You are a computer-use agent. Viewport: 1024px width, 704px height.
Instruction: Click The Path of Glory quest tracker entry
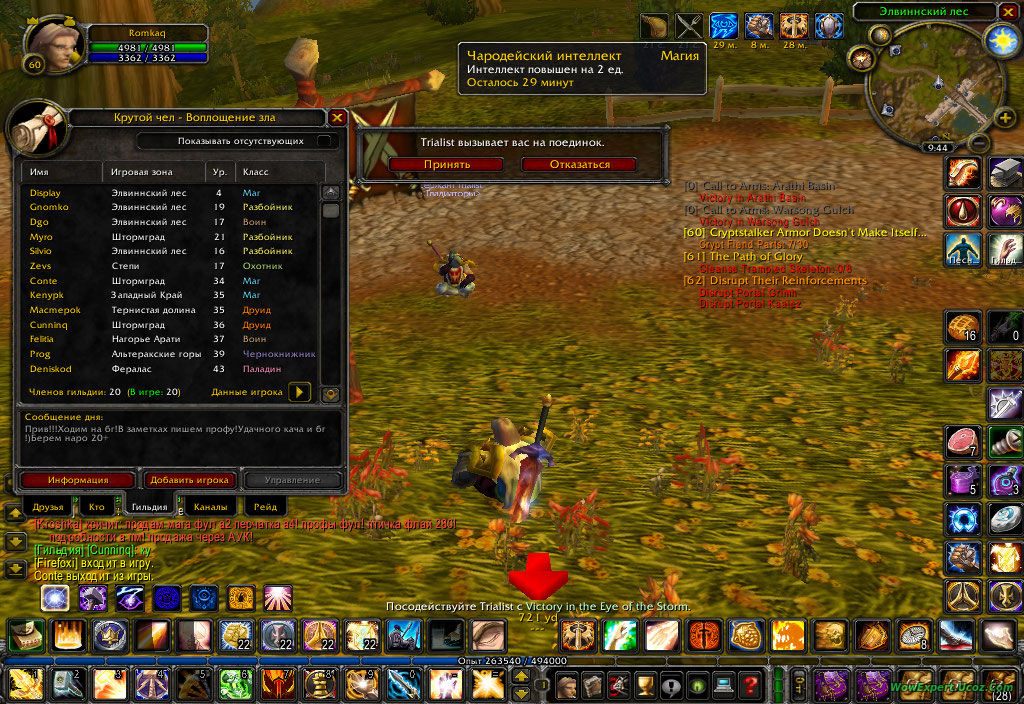coord(755,257)
